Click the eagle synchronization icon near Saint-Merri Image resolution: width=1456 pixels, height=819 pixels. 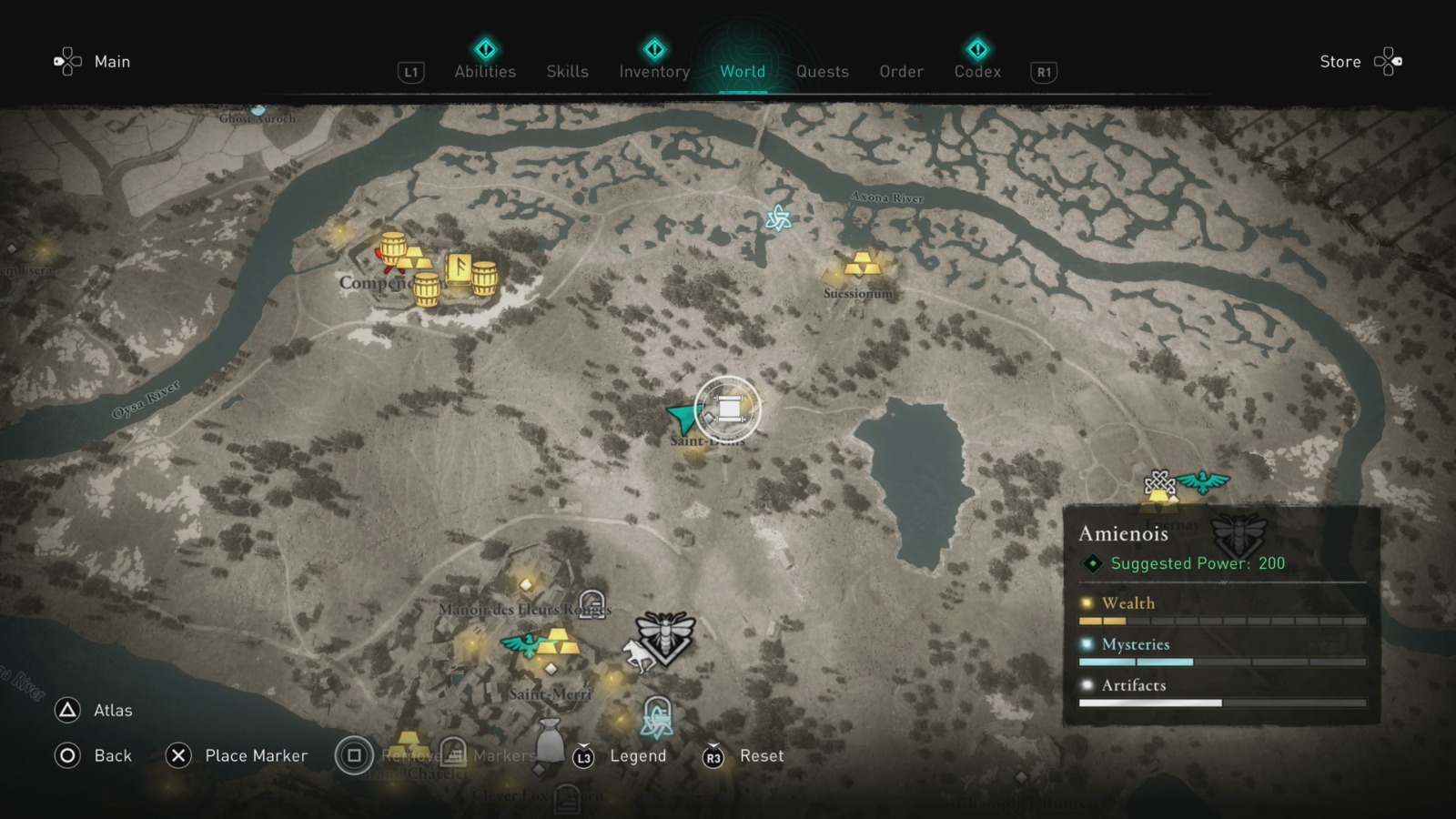520,648
